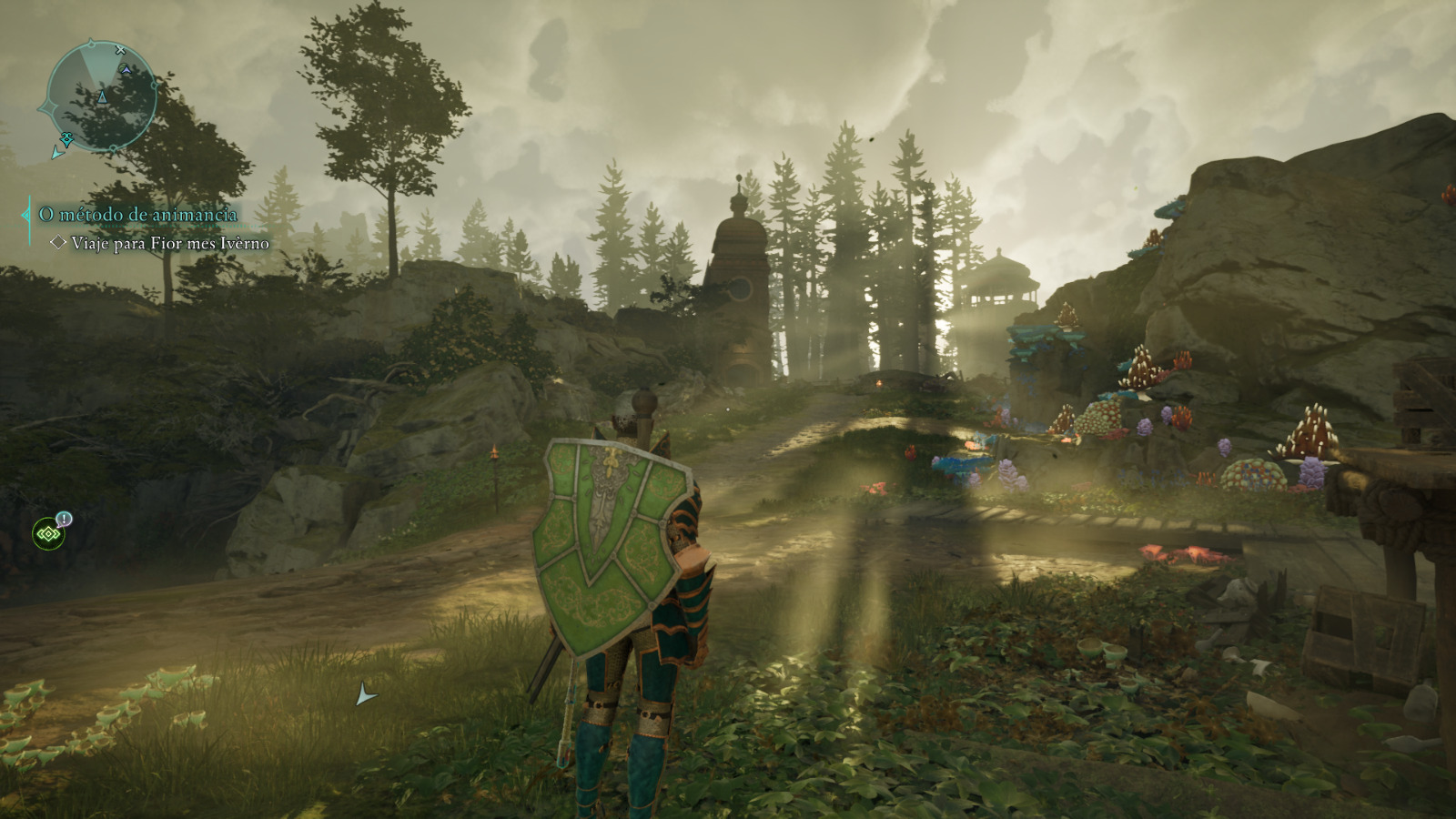The width and height of the screenshot is (1456, 819).
Task: Click the white X marker on the minimap
Action: 121,51
